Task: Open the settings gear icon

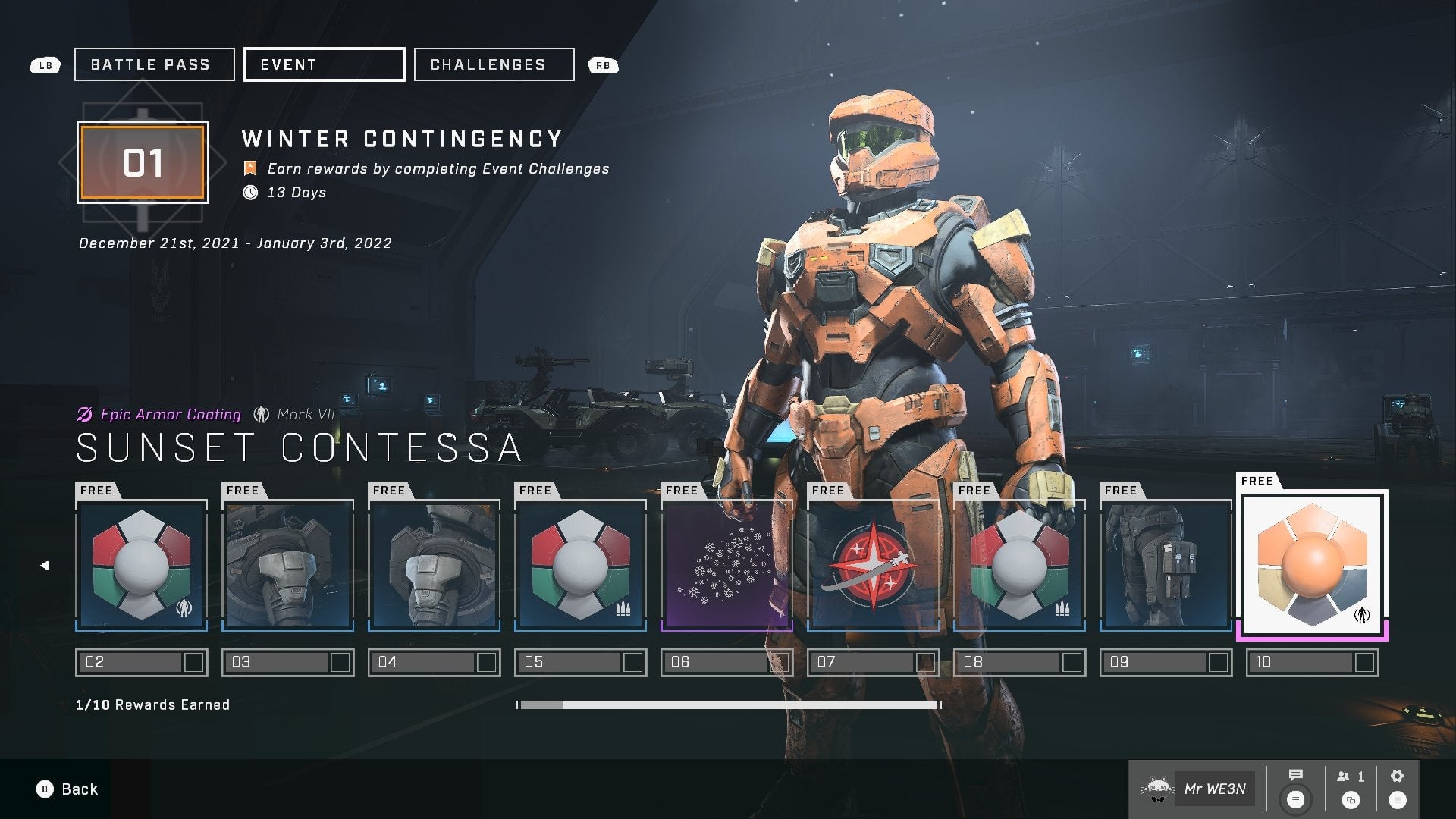Action: (x=1395, y=775)
